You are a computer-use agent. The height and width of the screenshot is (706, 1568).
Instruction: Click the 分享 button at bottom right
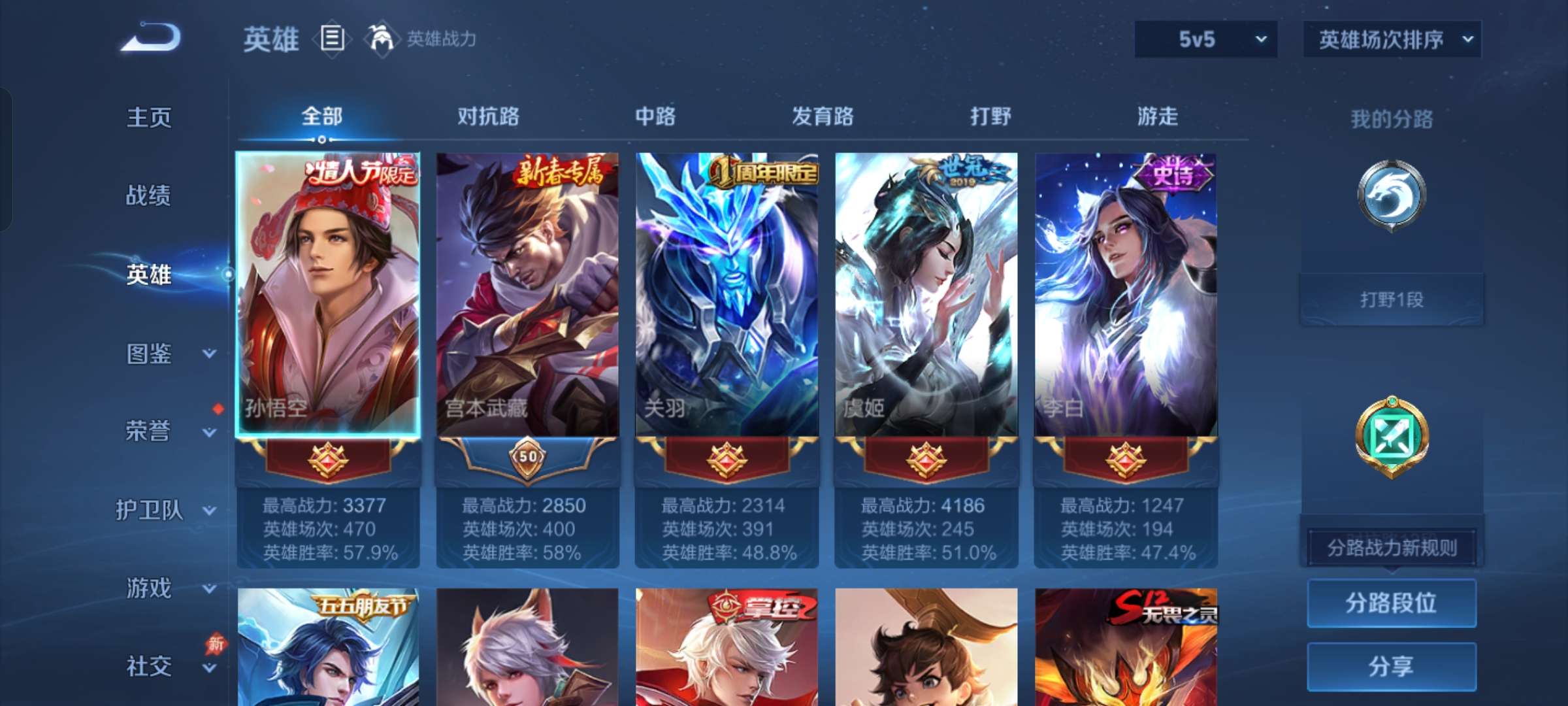tap(1392, 665)
